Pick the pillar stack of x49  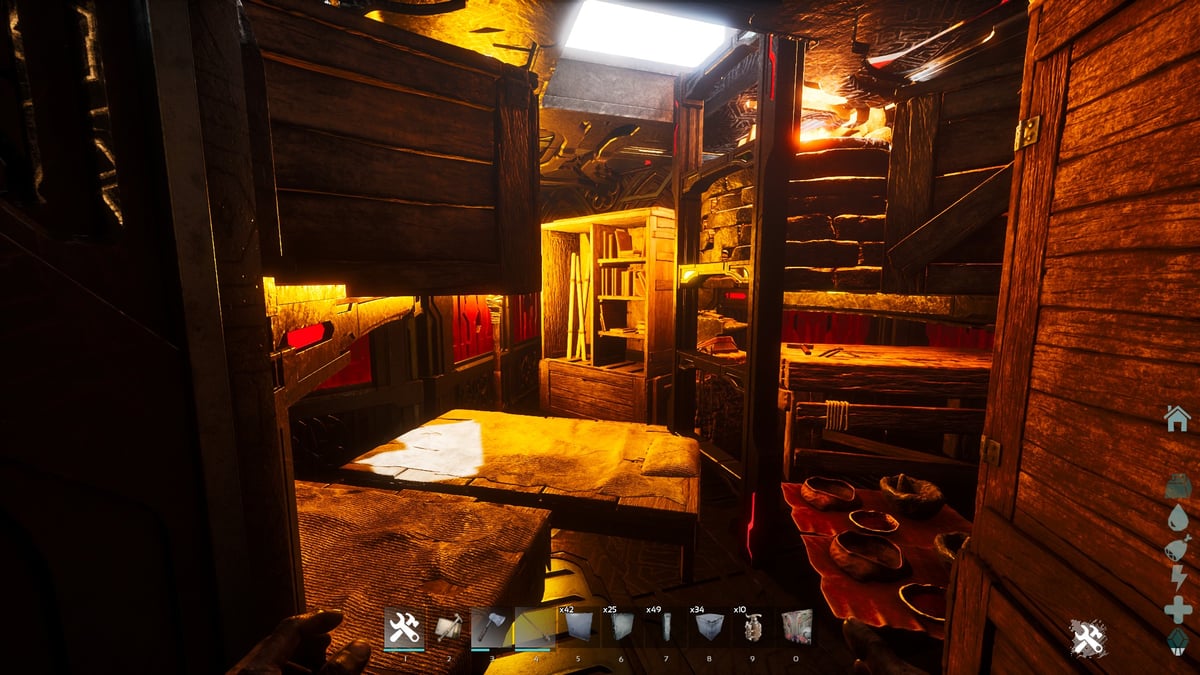[666, 627]
